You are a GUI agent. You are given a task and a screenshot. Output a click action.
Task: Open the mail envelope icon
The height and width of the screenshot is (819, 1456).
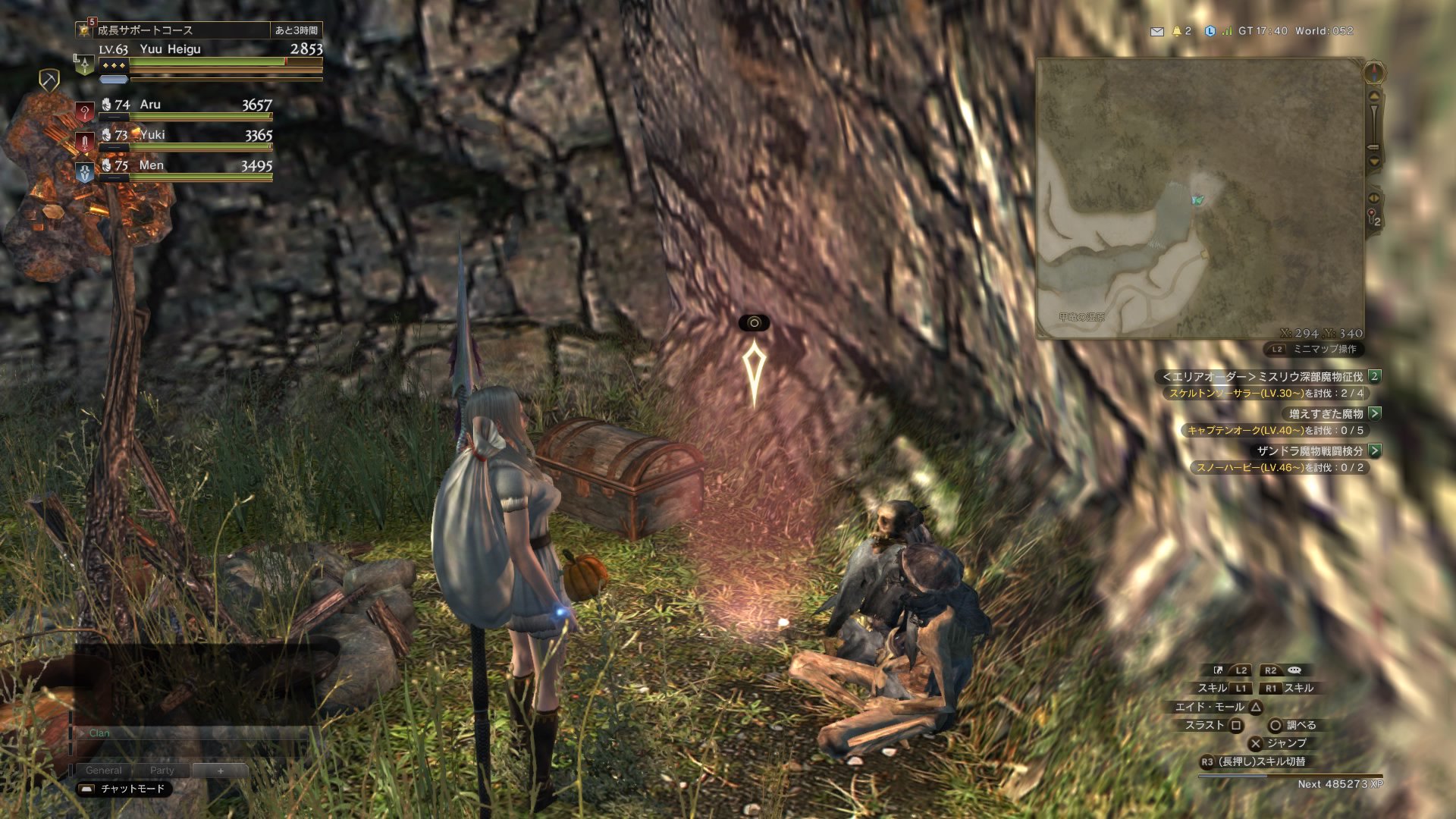click(x=1156, y=31)
